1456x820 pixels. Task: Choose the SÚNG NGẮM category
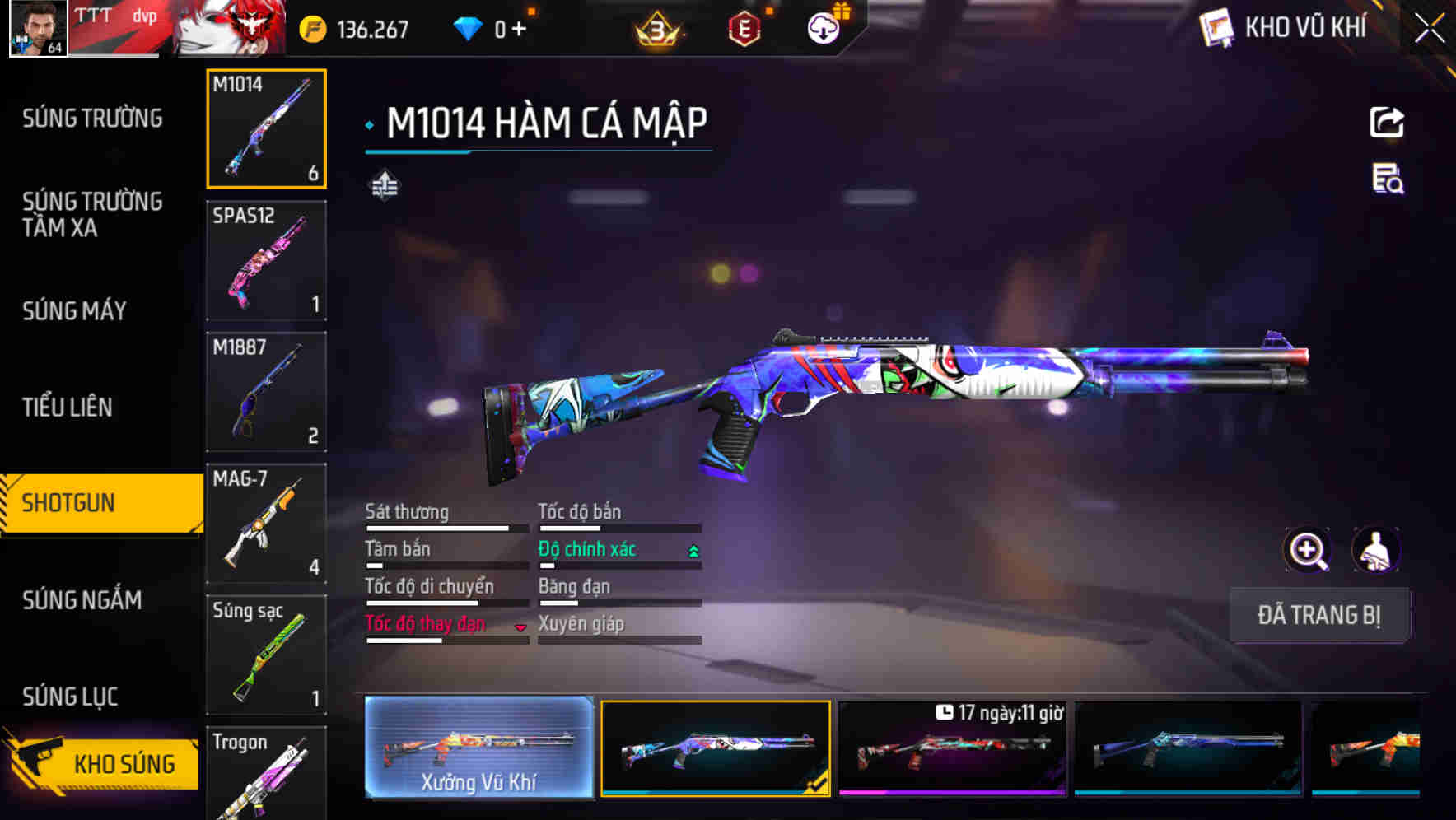(x=82, y=600)
